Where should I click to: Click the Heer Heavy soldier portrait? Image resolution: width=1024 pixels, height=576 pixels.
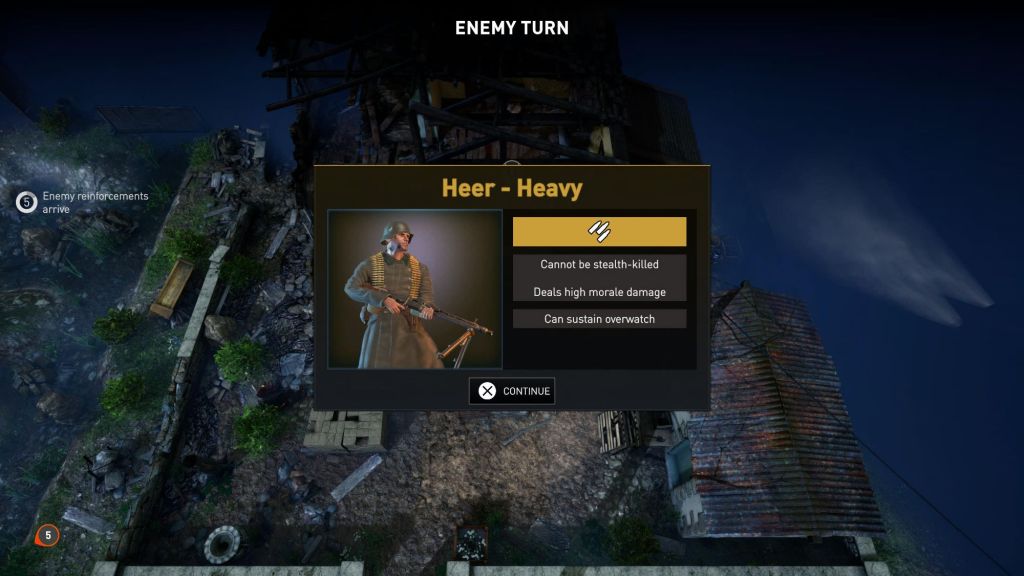click(x=415, y=288)
